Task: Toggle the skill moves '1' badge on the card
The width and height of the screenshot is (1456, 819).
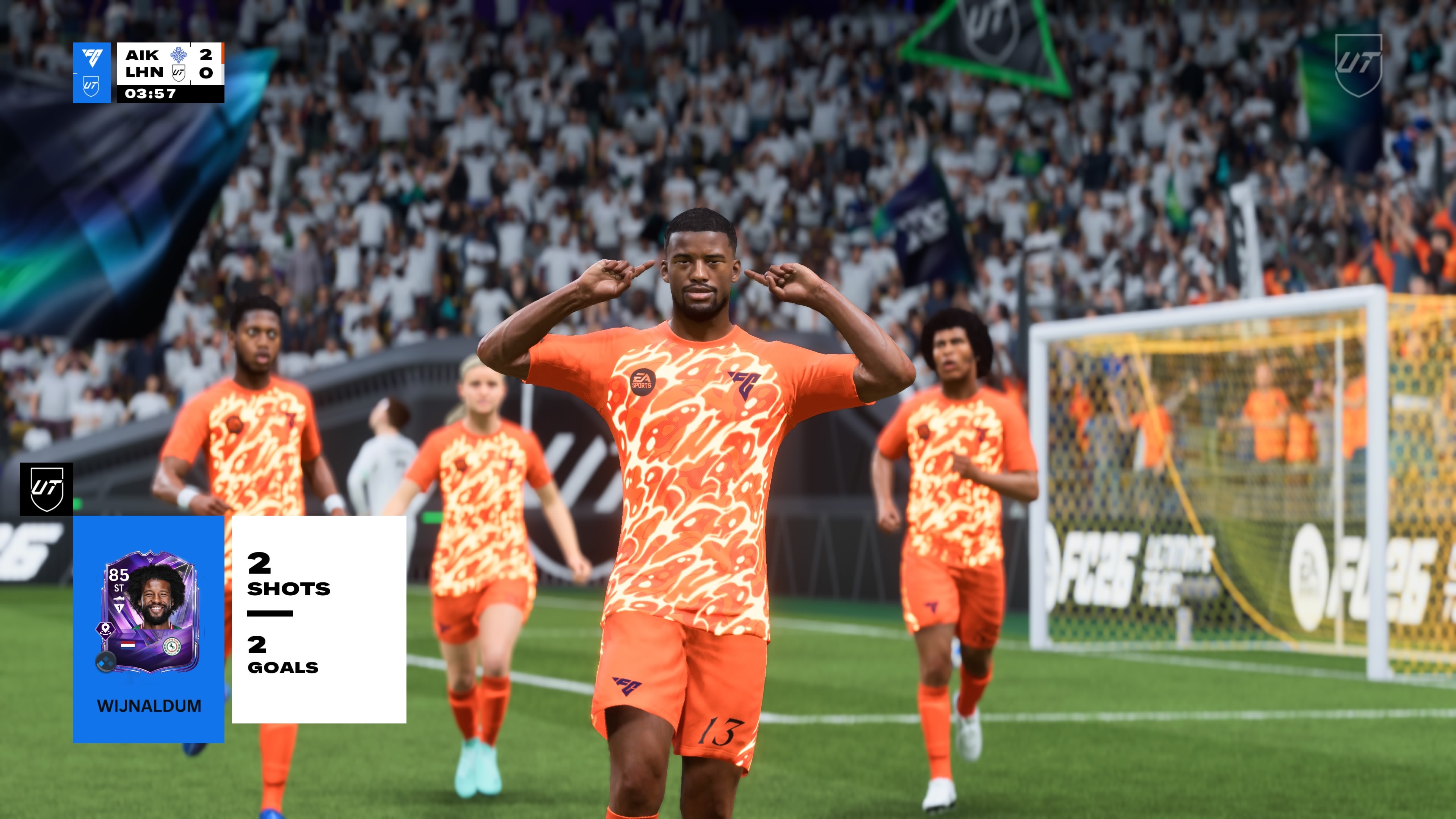Action: [x=120, y=607]
